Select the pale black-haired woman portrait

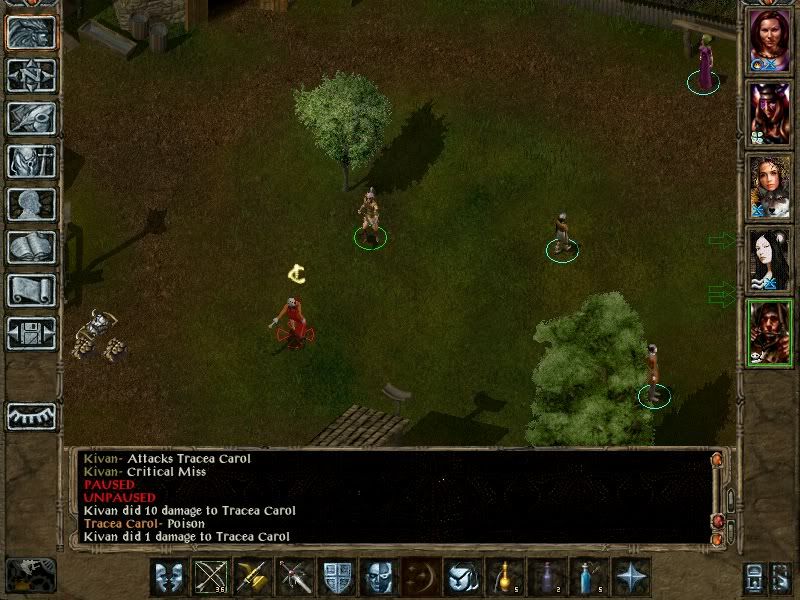pos(769,260)
